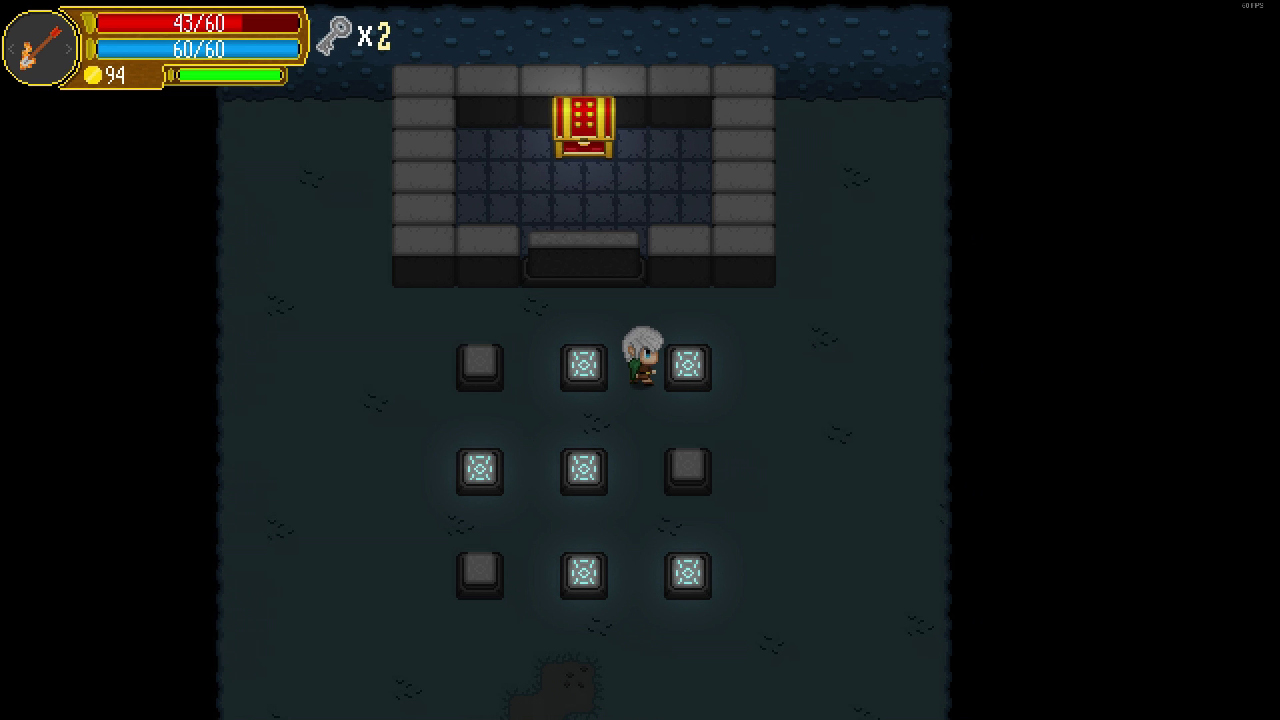Screen dimensions: 1280x720
Task: Click the unlit plate in the bottom-left of the grid
Action: (x=480, y=574)
